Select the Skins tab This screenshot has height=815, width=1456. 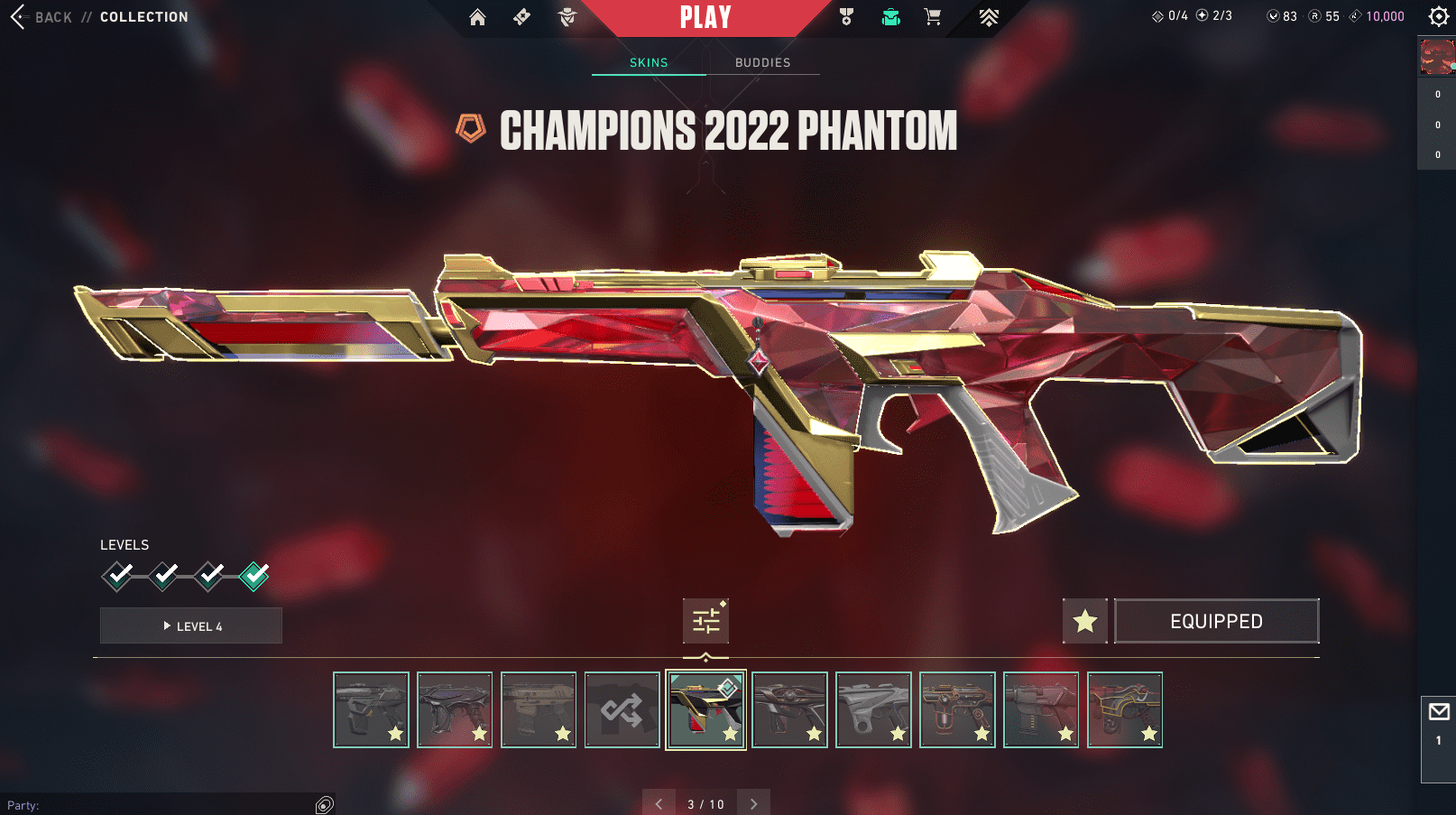(649, 62)
